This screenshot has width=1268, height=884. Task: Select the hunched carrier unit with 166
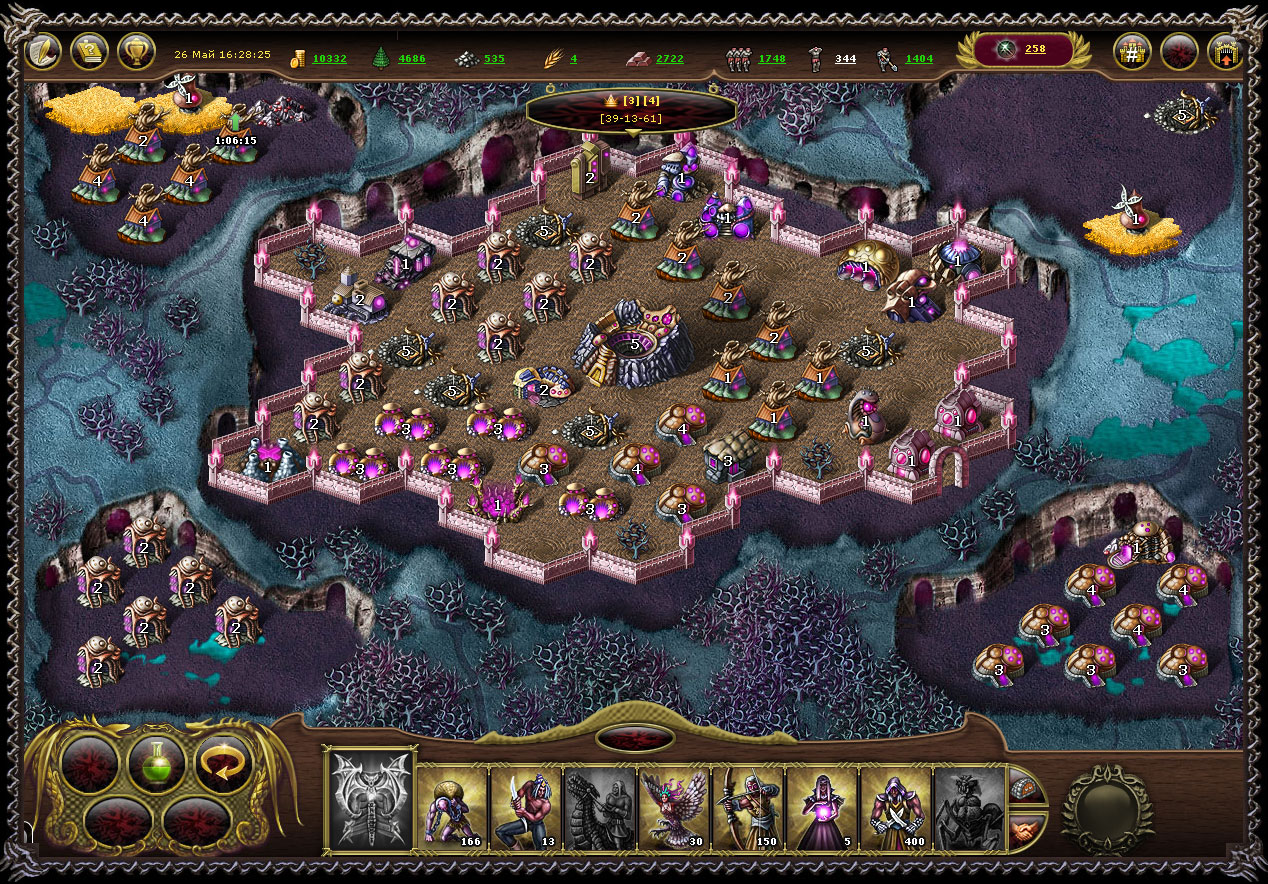[x=452, y=808]
